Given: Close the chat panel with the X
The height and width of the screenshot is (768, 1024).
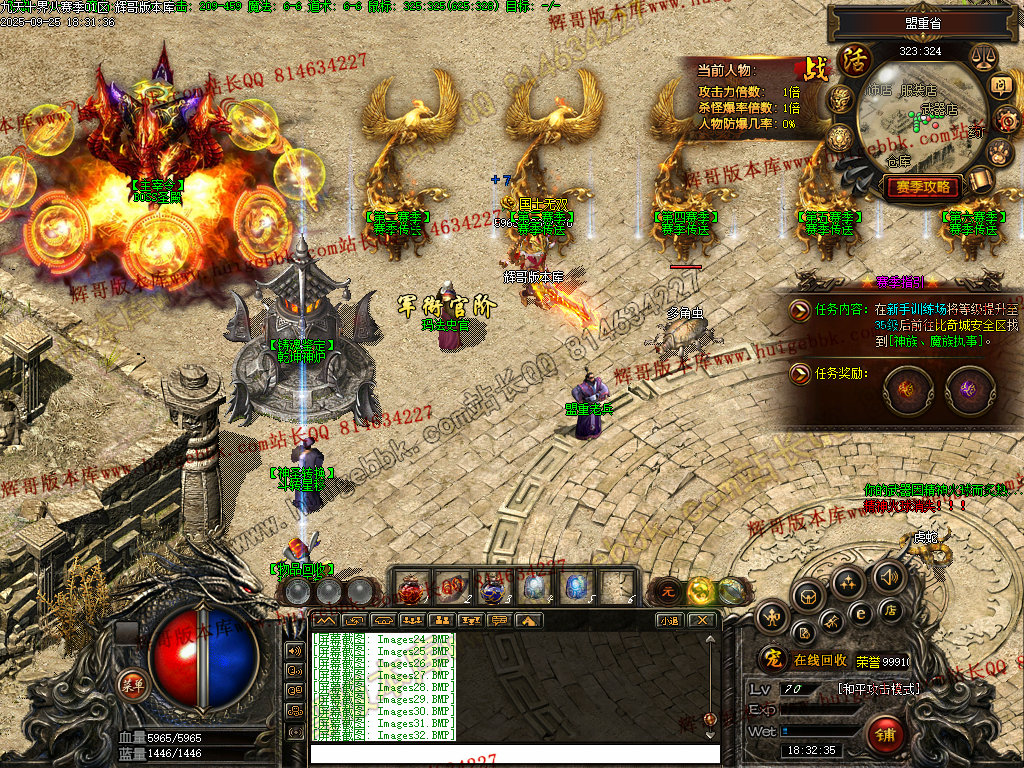Looking at the screenshot, I should coord(703,620).
